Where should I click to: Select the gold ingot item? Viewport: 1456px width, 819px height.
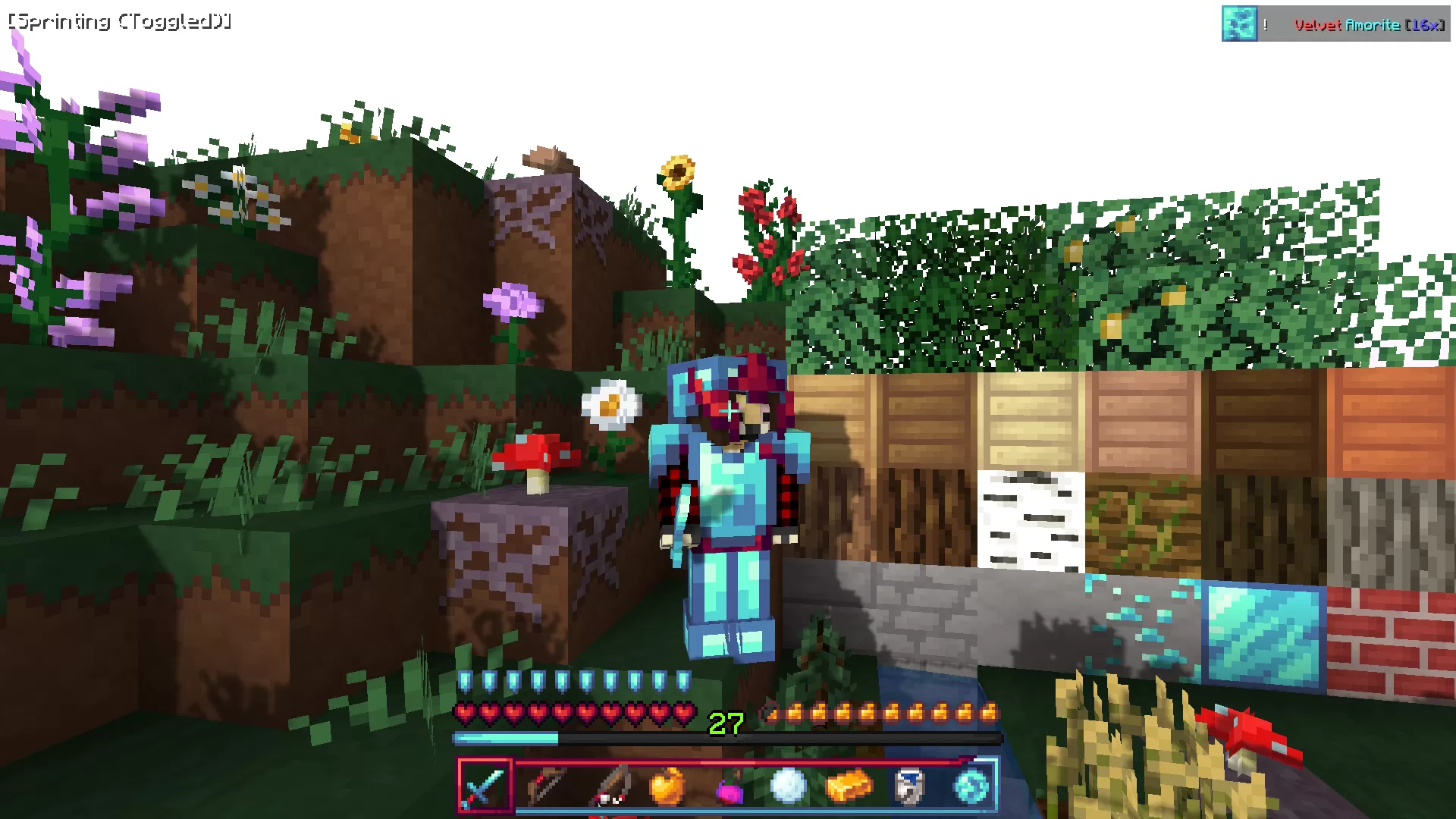pyautogui.click(x=848, y=786)
